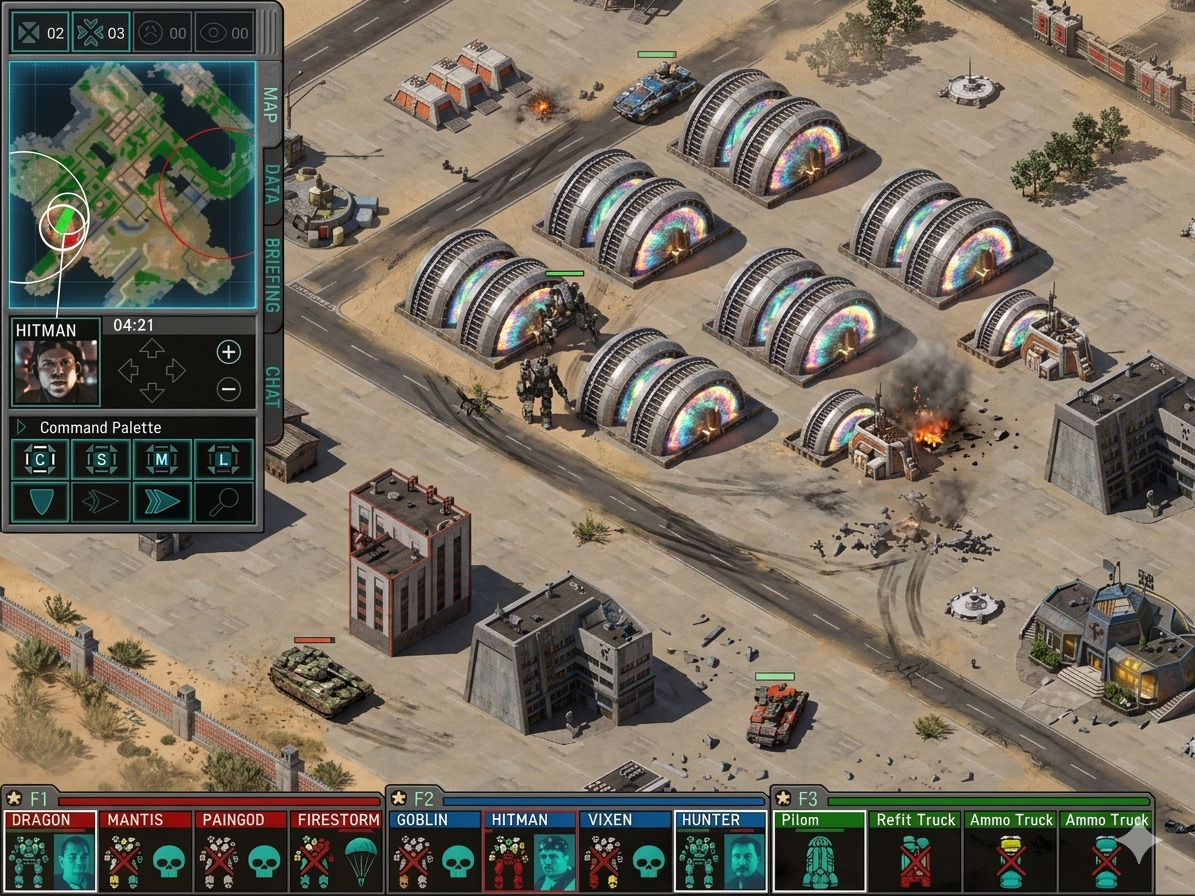Viewport: 1195px width, 896px height.
Task: Select the DRAGON unit card
Action: (x=50, y=850)
